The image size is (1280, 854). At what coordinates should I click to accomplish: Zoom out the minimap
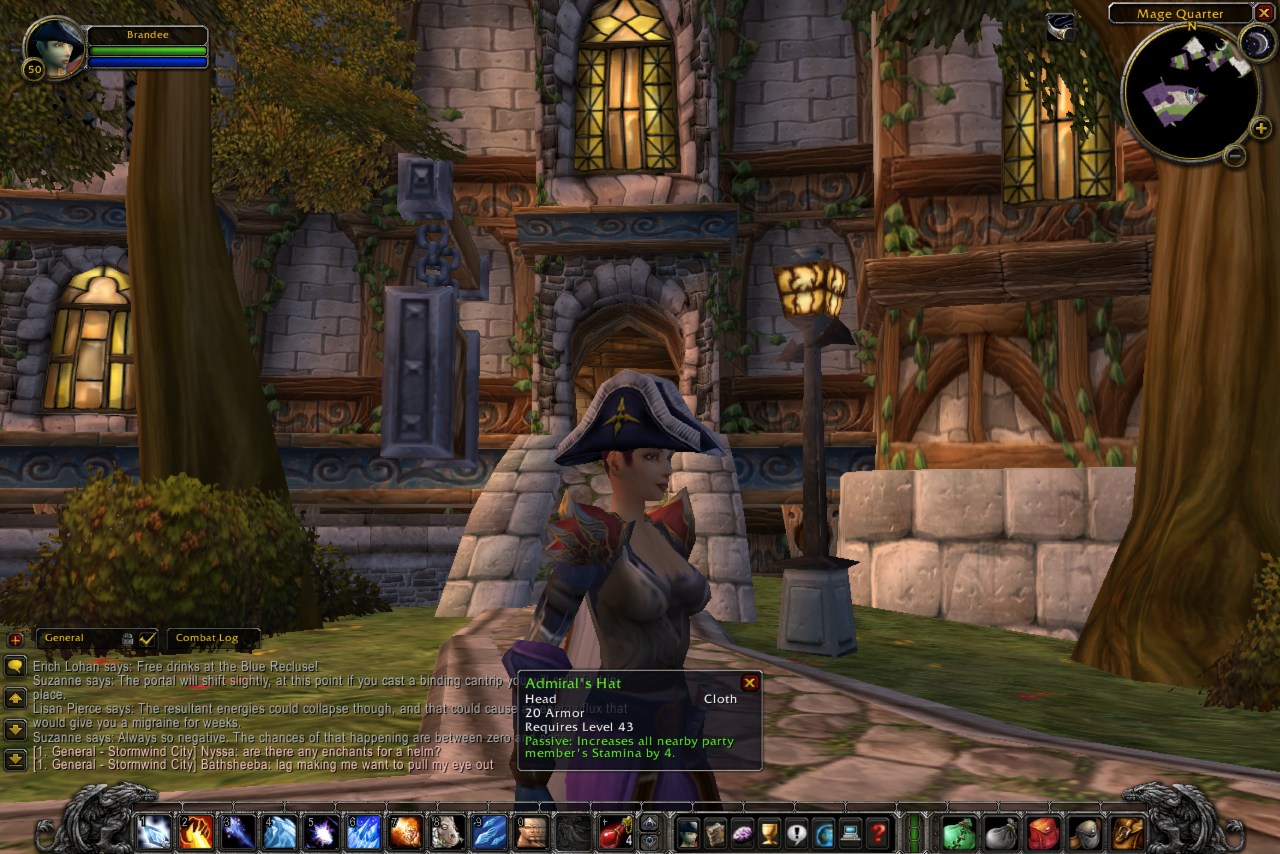(x=1235, y=155)
